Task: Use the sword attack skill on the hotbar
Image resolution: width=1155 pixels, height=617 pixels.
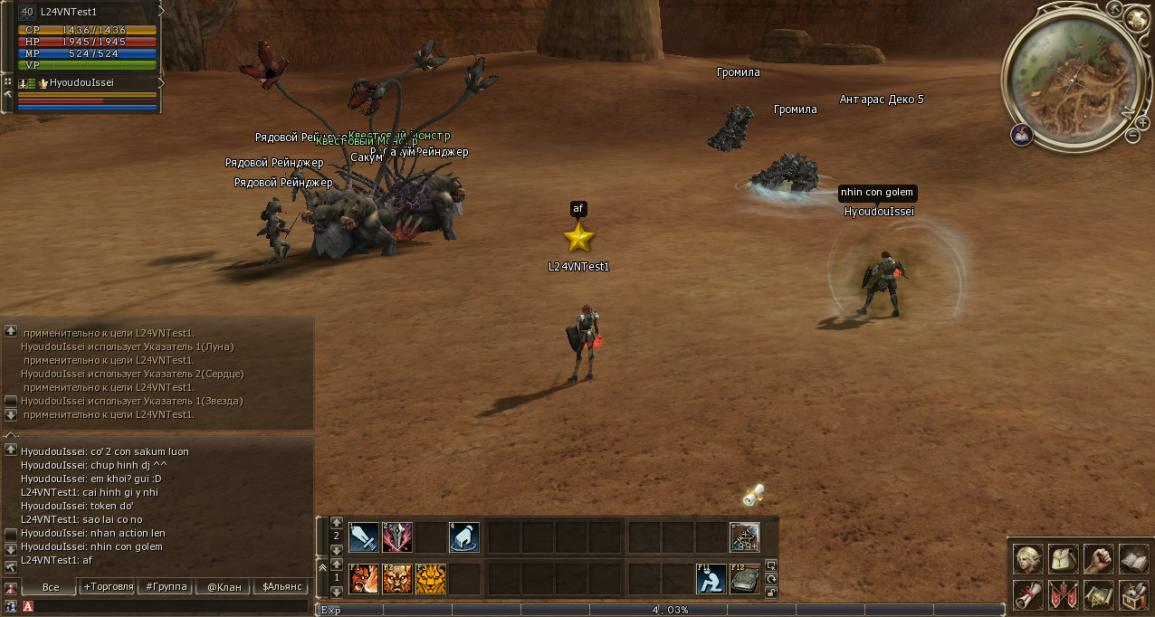Action: [363, 537]
